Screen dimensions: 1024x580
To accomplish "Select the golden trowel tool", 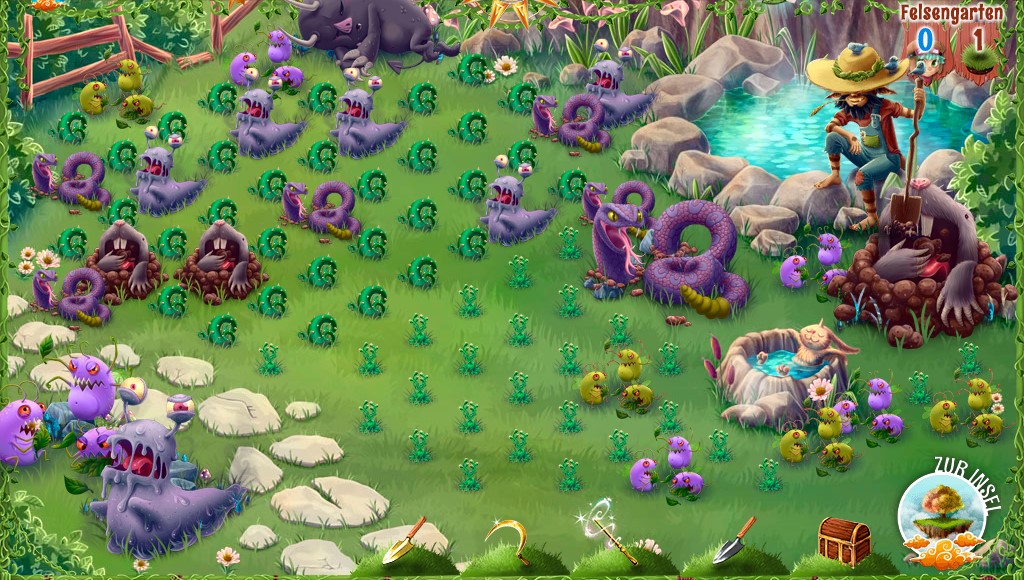I will pyautogui.click(x=404, y=541).
